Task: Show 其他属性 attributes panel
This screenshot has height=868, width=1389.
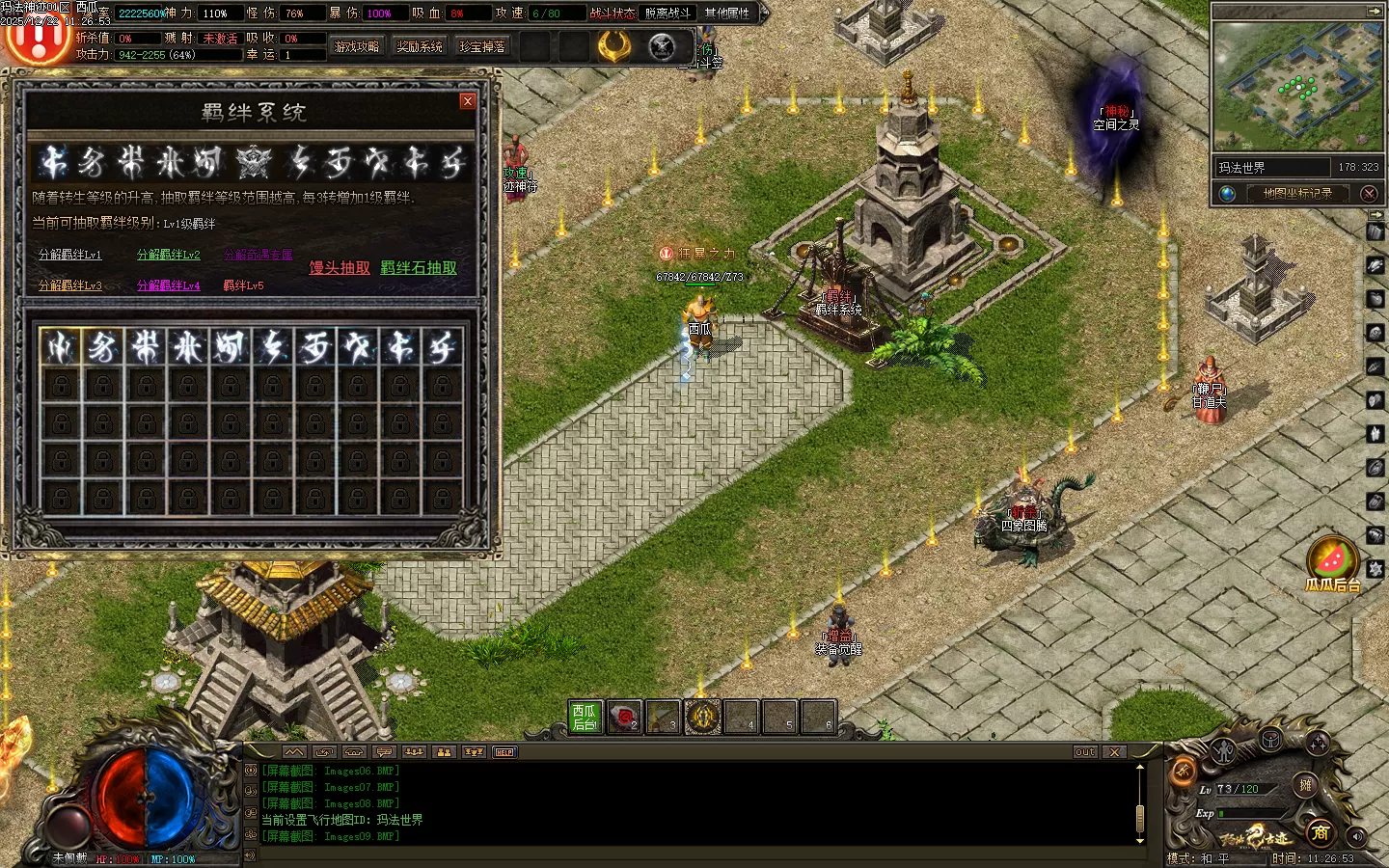Action: pos(726,14)
